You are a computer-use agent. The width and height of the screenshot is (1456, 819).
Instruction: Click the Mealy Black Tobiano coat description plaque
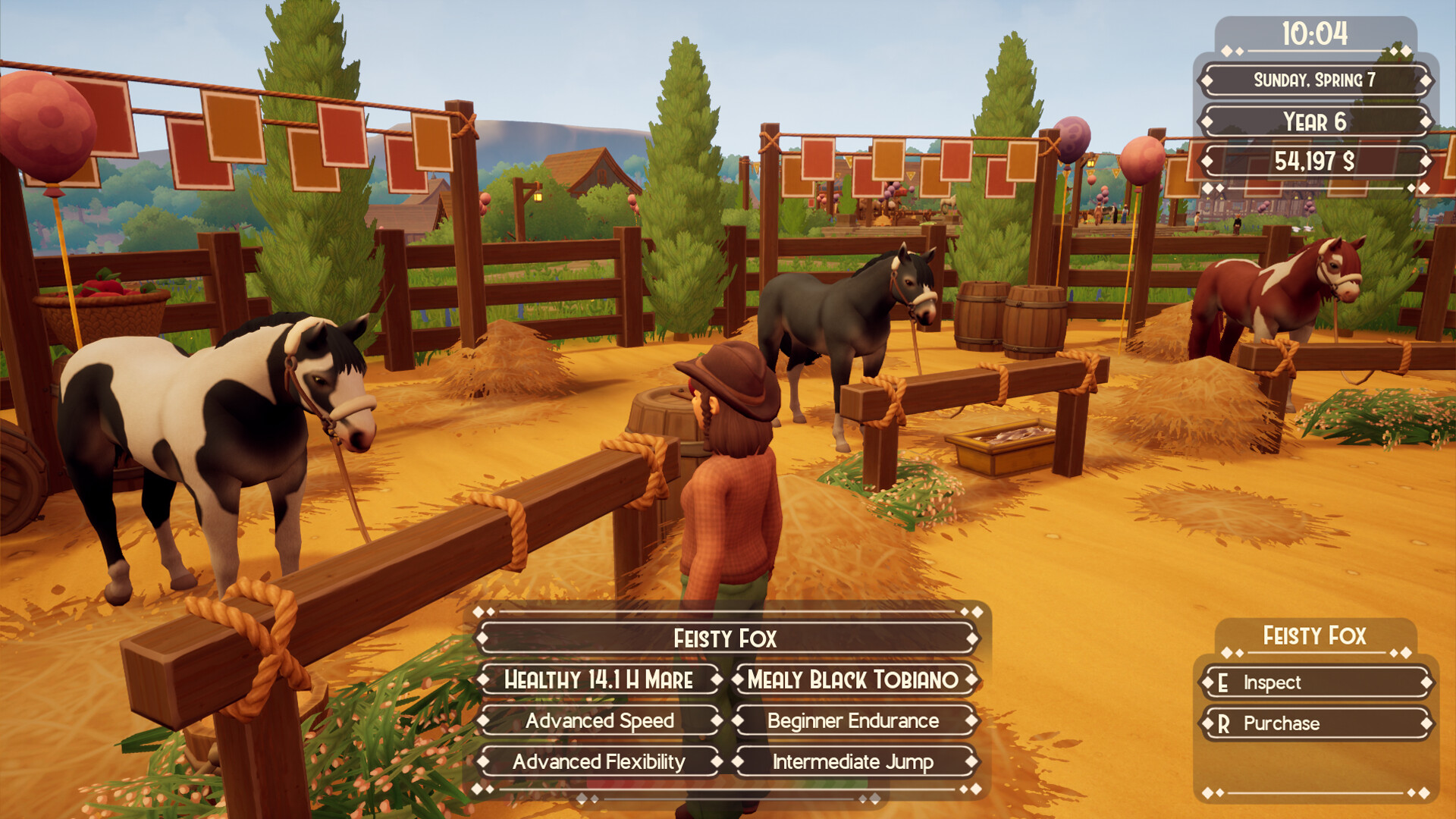(852, 680)
